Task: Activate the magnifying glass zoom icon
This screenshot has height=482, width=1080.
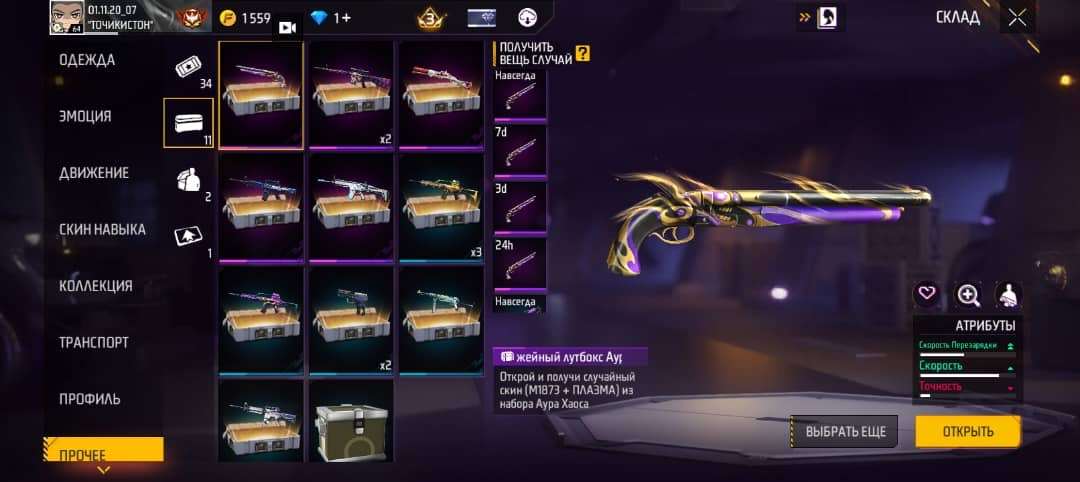Action: tap(968, 294)
